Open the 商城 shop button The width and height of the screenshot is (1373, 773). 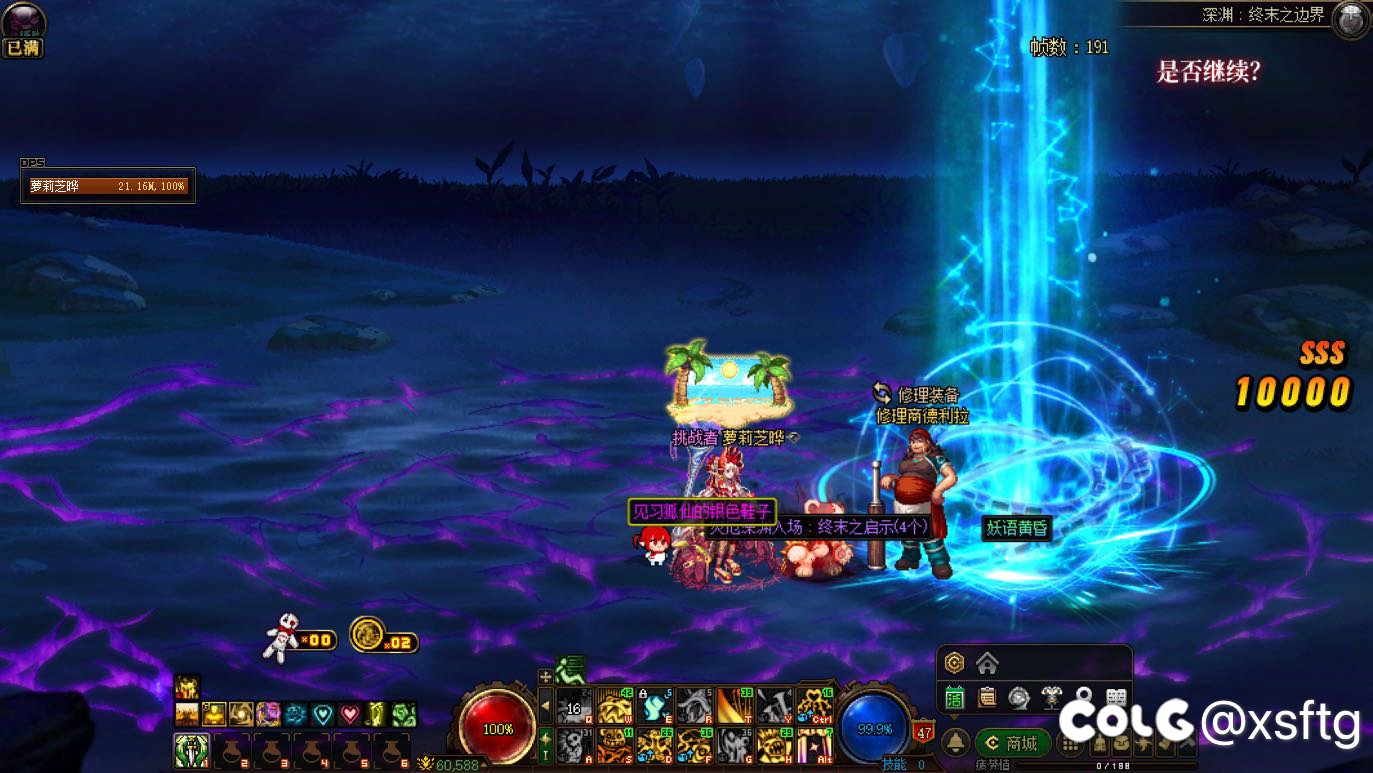[x=1012, y=743]
